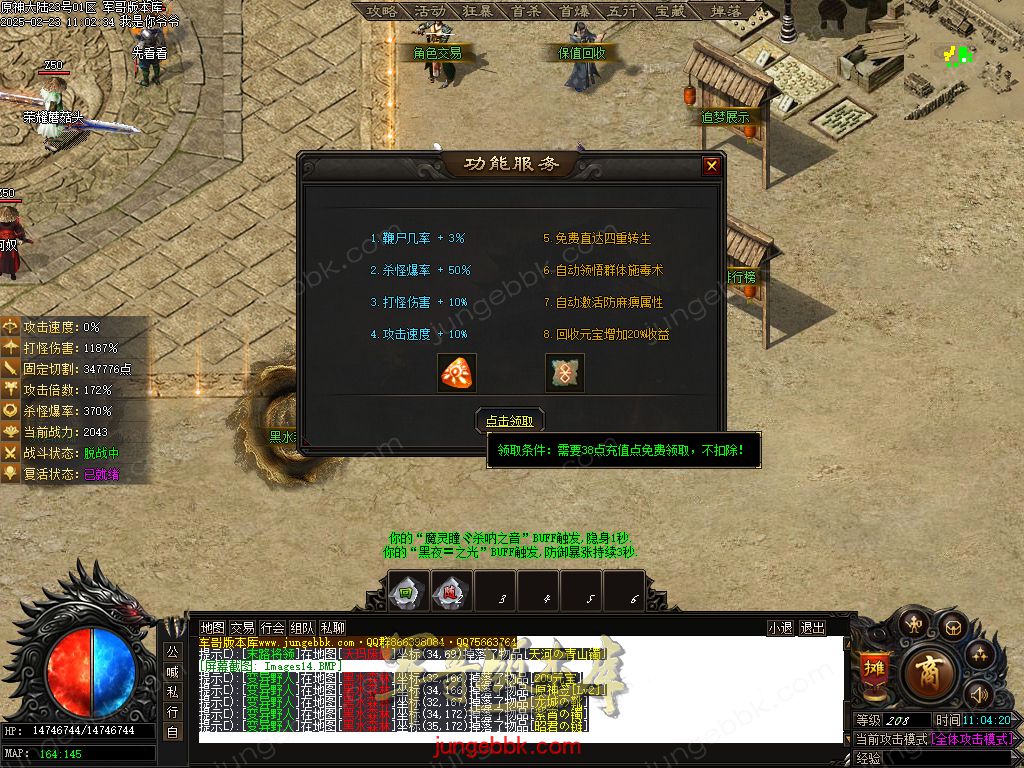Open the 狂暴 berserk menu
This screenshot has width=1024, height=768.
(x=478, y=11)
